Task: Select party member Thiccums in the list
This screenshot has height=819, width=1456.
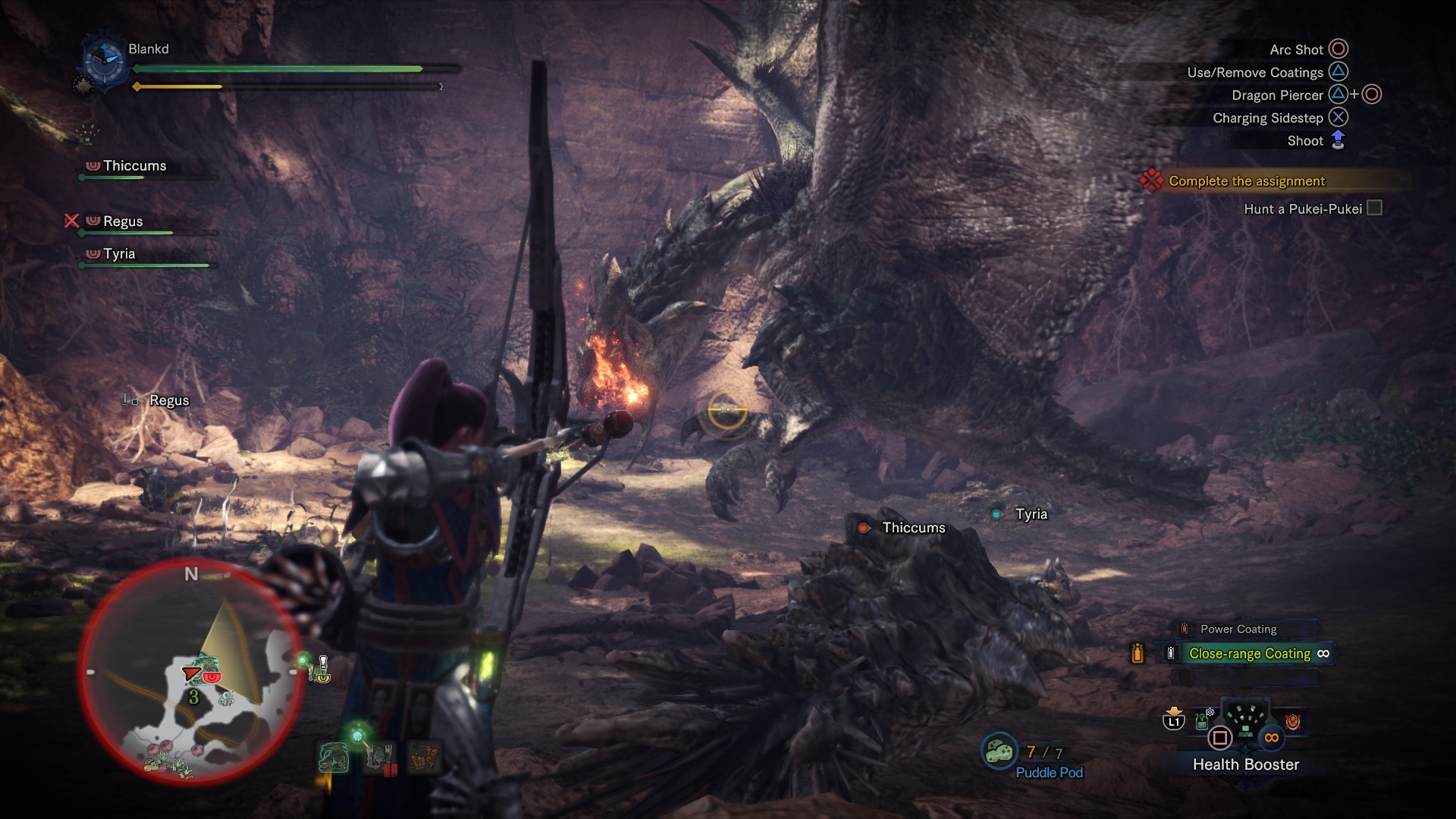Action: [x=134, y=166]
